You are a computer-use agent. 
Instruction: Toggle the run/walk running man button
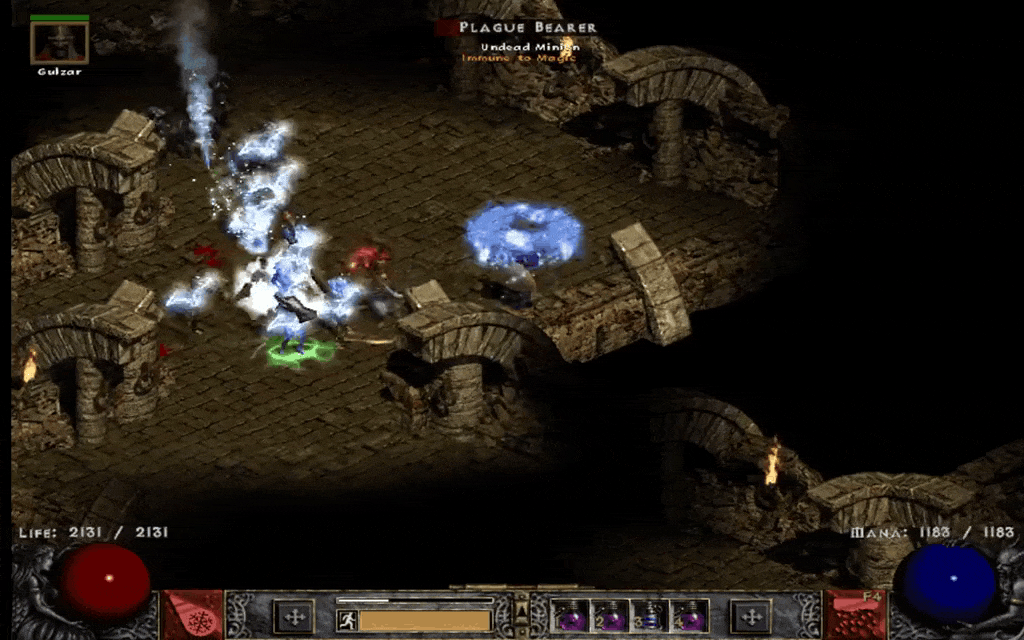[x=347, y=620]
